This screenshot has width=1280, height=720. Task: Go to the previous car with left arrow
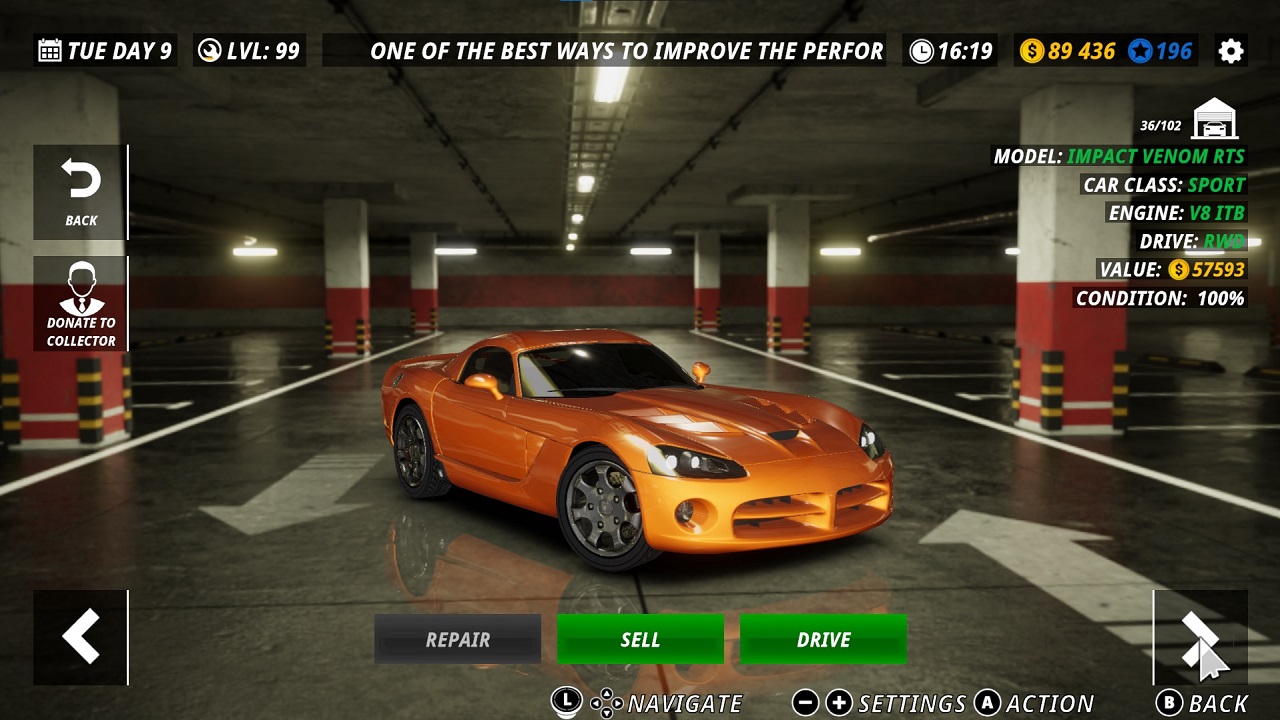(x=80, y=637)
